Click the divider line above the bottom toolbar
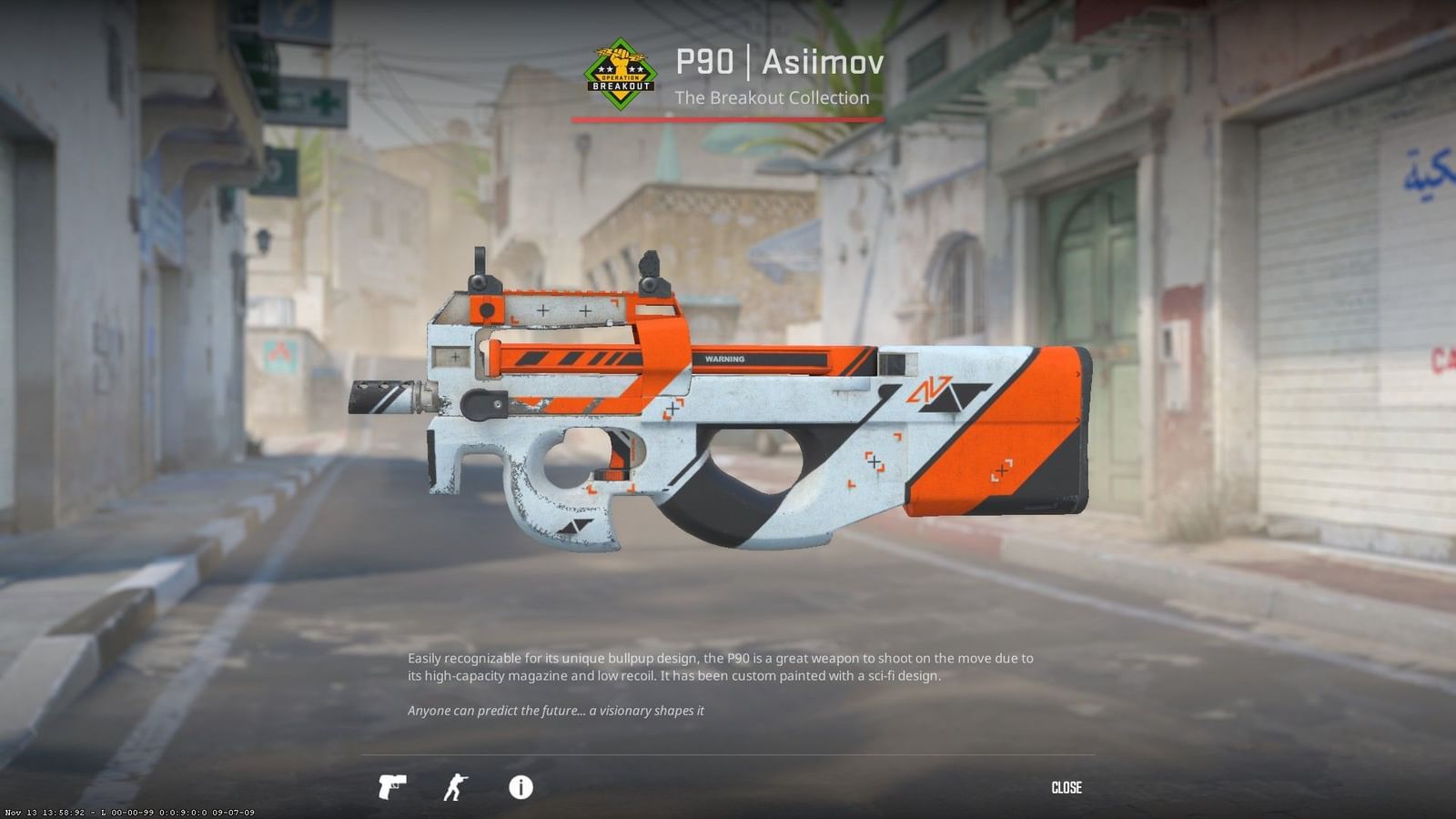Screen dimensions: 1456x819 coord(728,752)
